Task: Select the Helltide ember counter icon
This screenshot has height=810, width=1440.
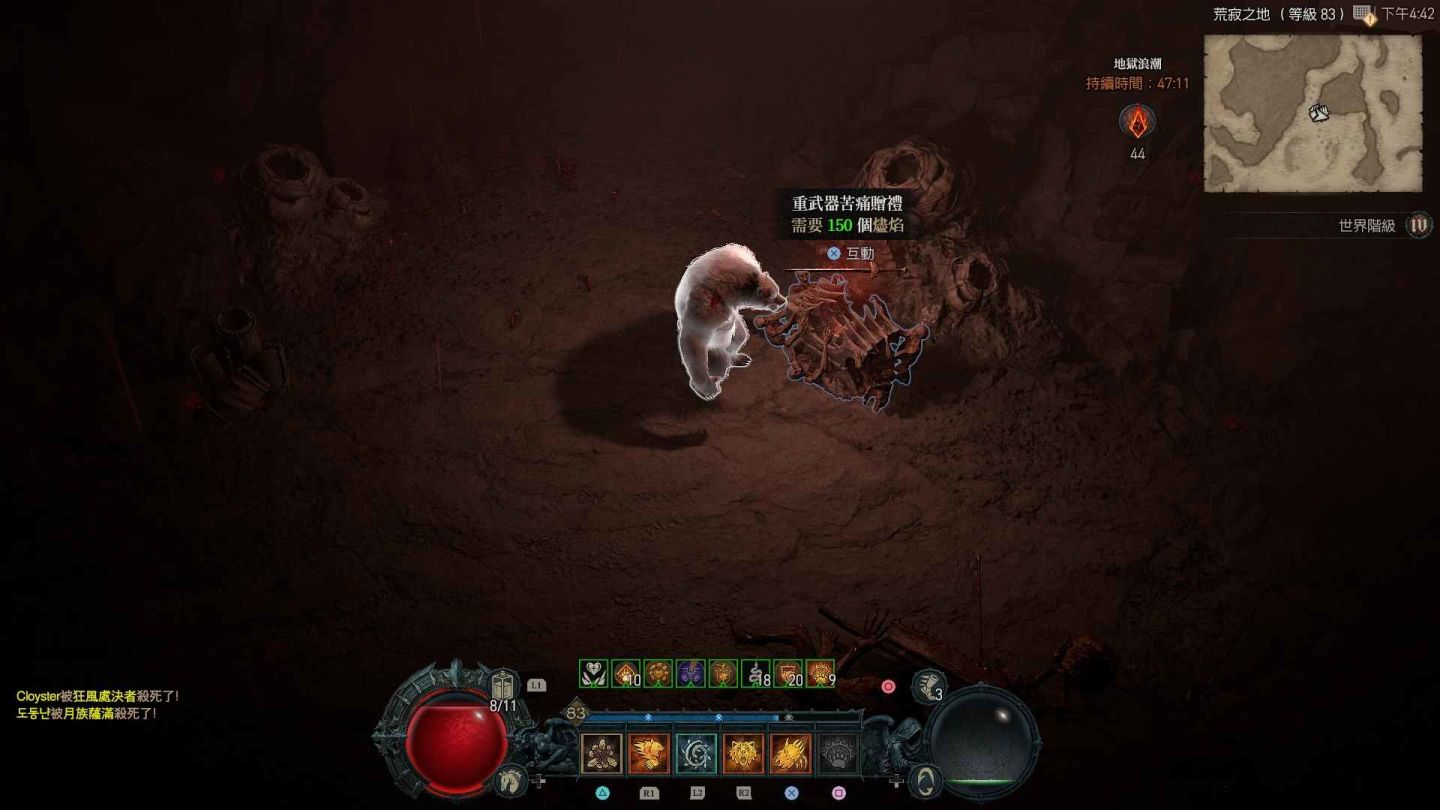Action: 1137,122
